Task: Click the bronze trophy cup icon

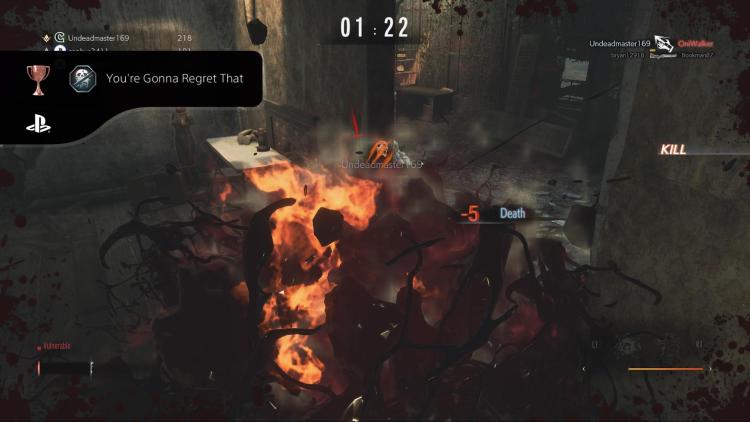Action: (39, 80)
